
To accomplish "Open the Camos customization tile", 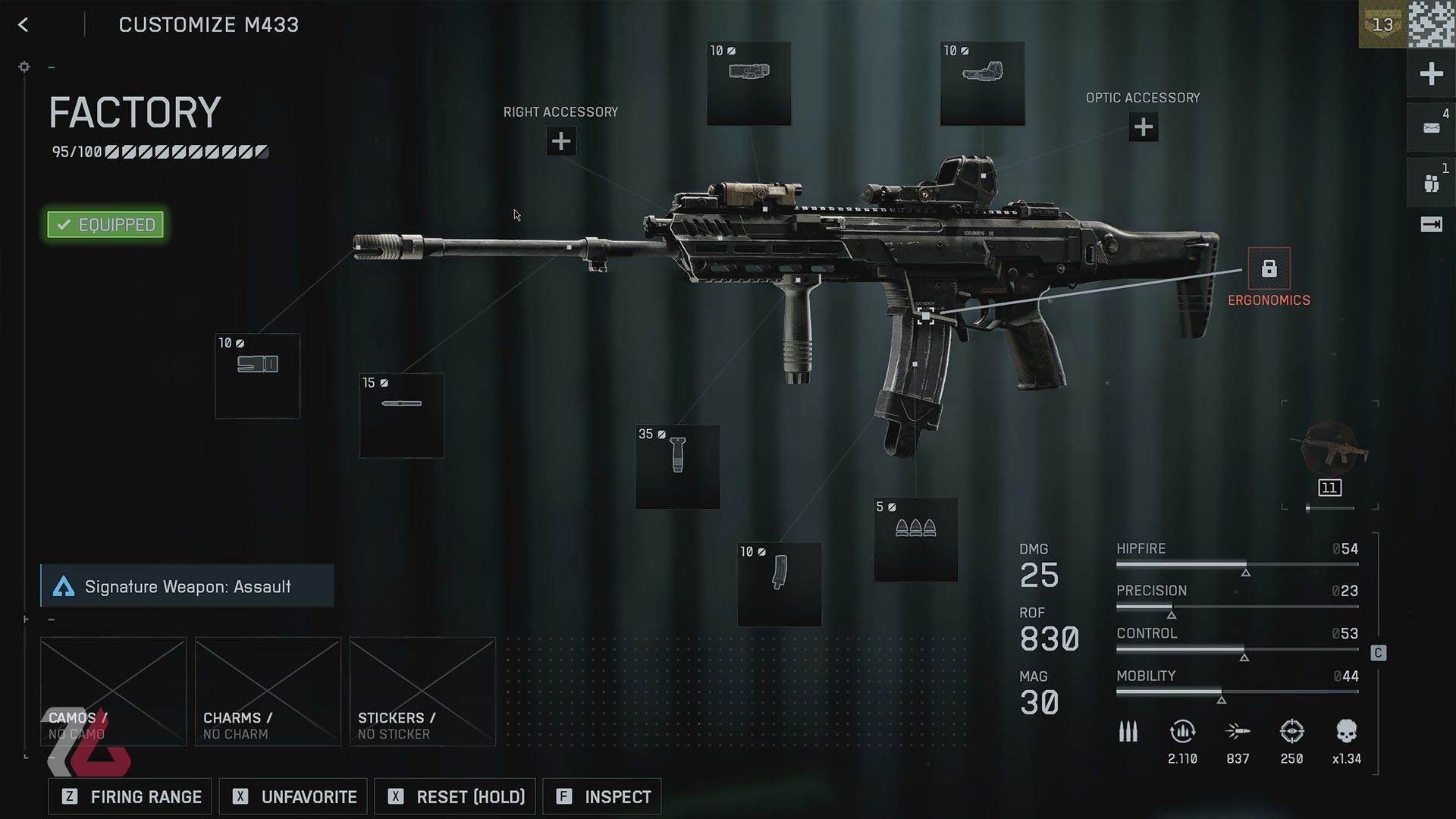I will pyautogui.click(x=113, y=691).
